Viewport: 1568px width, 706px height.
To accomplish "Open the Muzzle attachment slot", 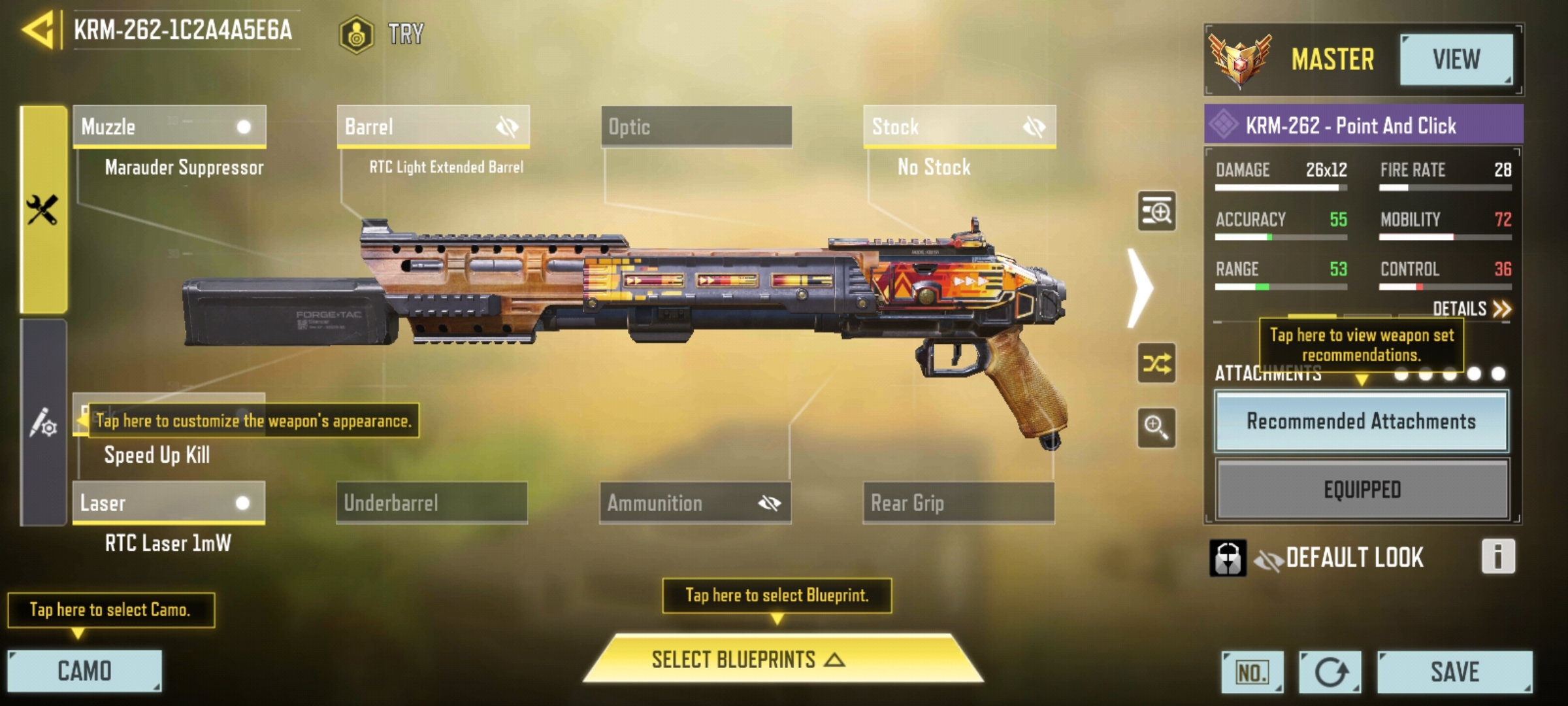I will [169, 126].
